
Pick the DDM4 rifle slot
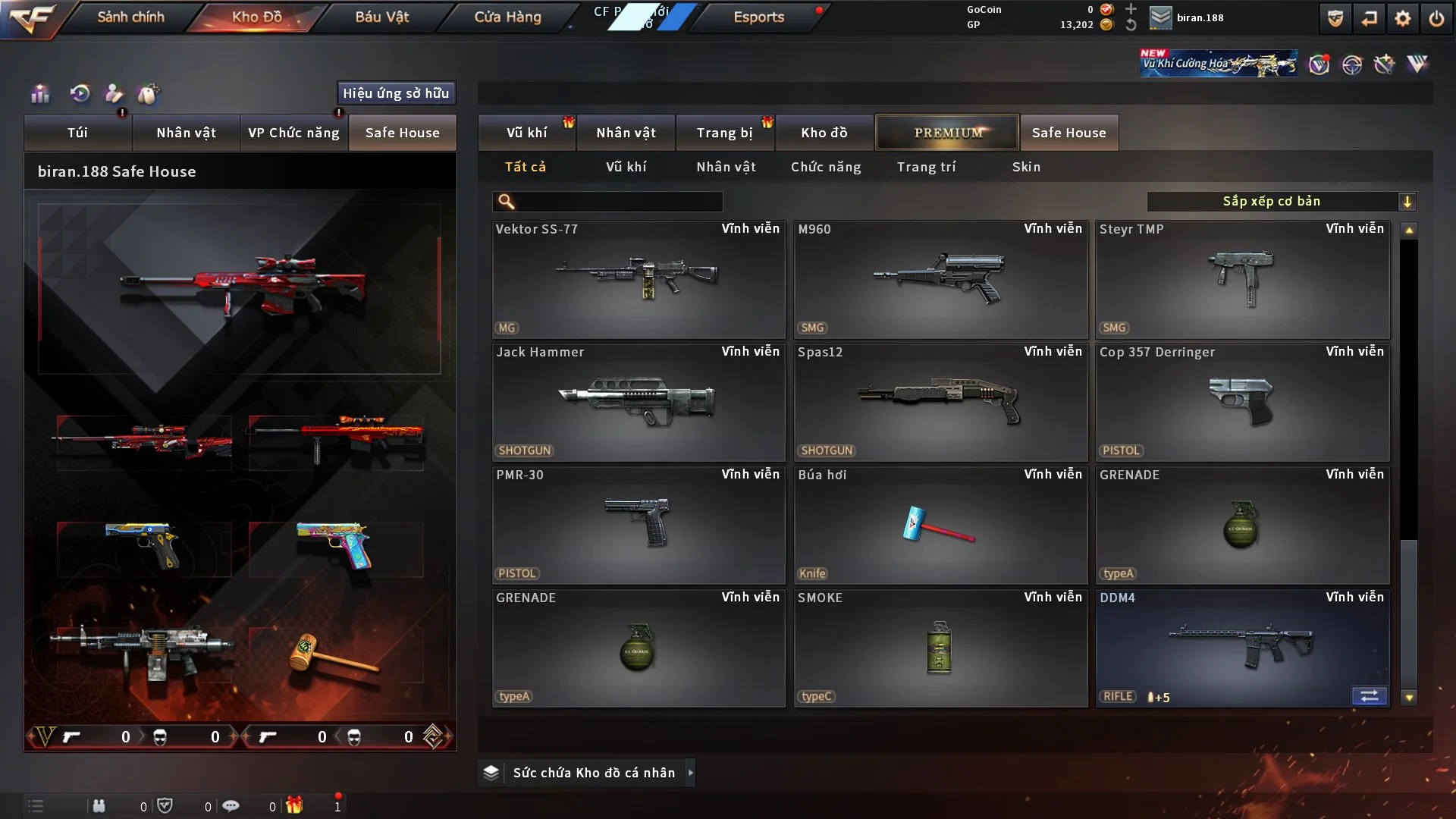(x=1241, y=648)
